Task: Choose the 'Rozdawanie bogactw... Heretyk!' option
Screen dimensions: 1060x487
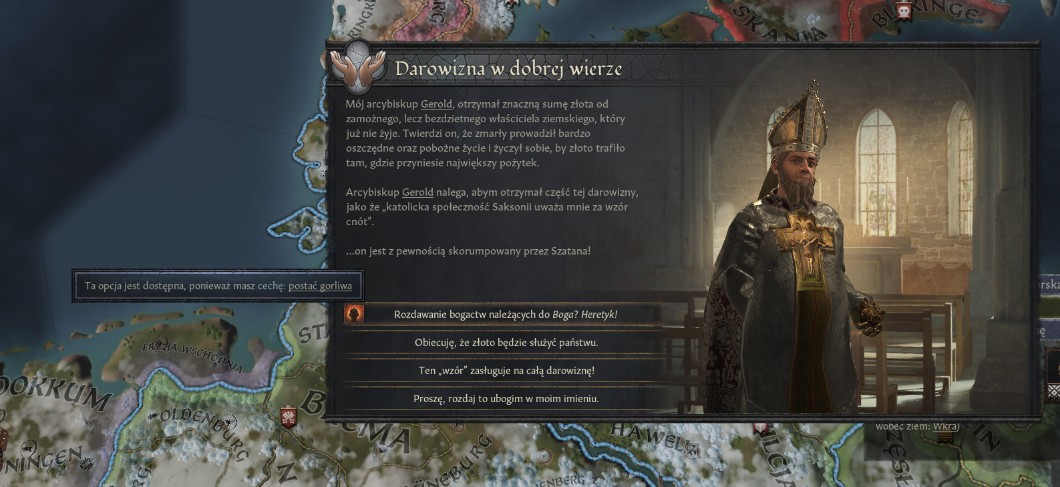Action: pyautogui.click(x=506, y=314)
